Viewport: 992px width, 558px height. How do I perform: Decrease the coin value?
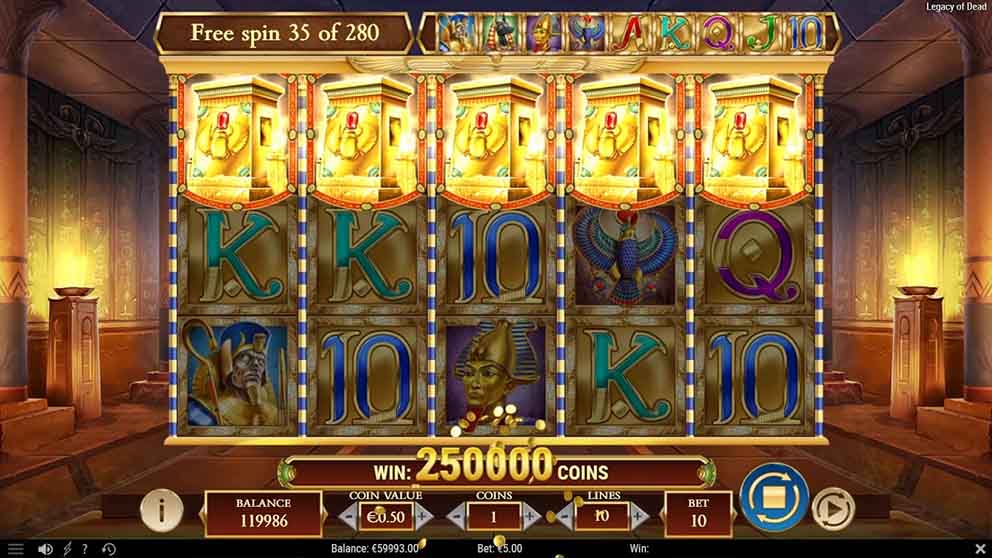click(347, 515)
